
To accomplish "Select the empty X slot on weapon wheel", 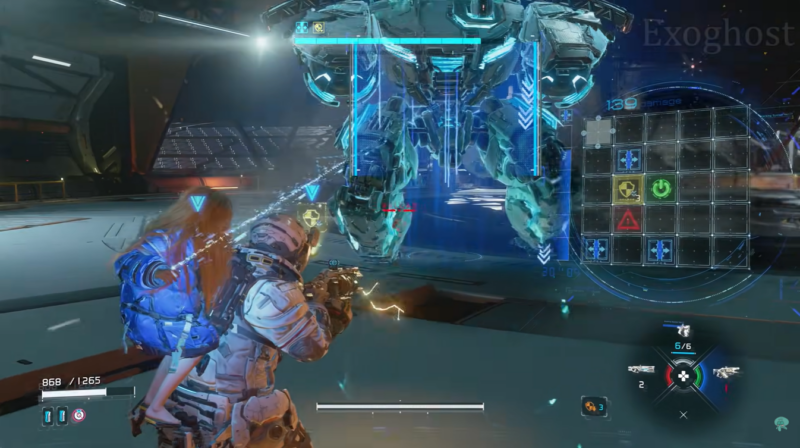I will 683,413.
